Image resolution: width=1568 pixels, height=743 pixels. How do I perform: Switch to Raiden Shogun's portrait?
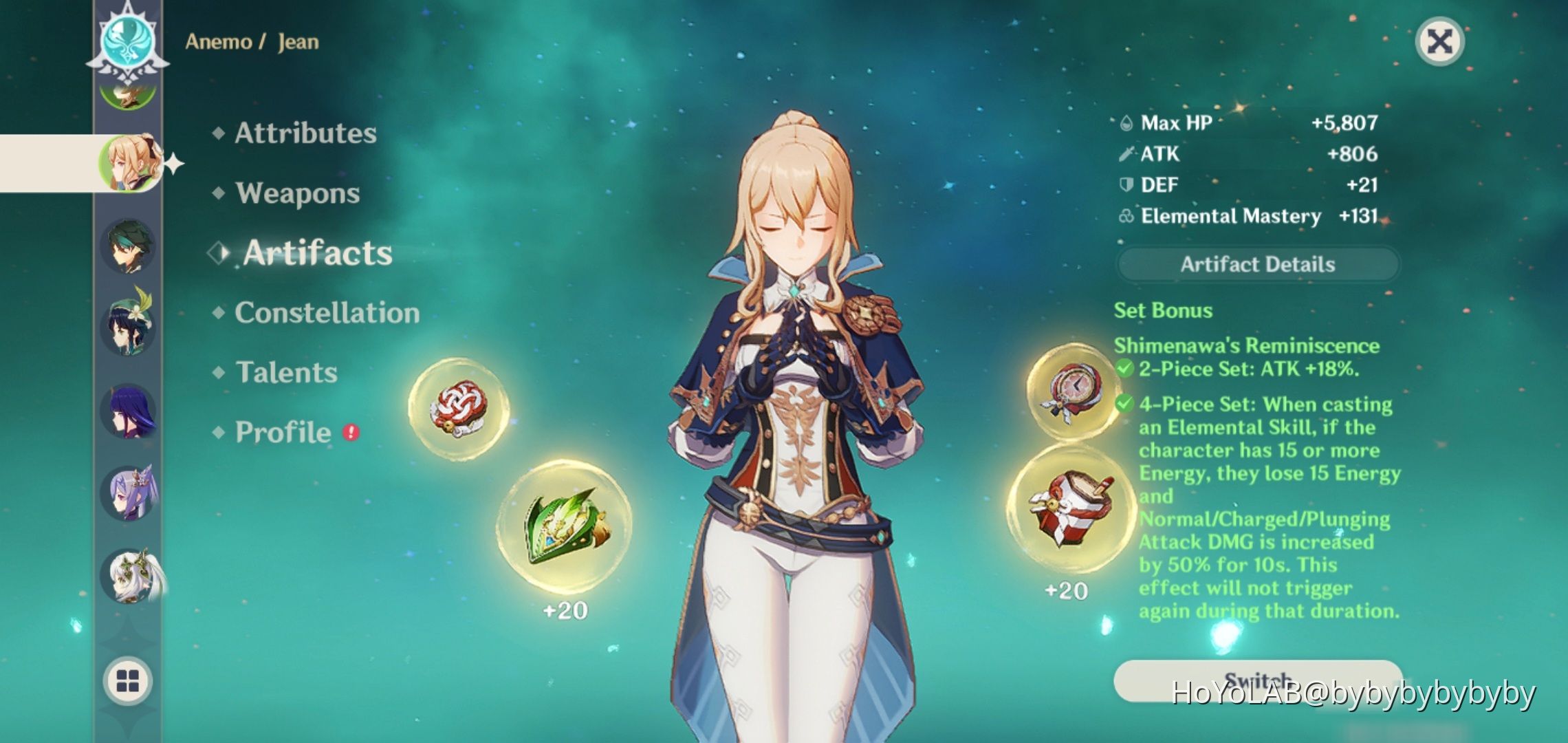tap(128, 411)
